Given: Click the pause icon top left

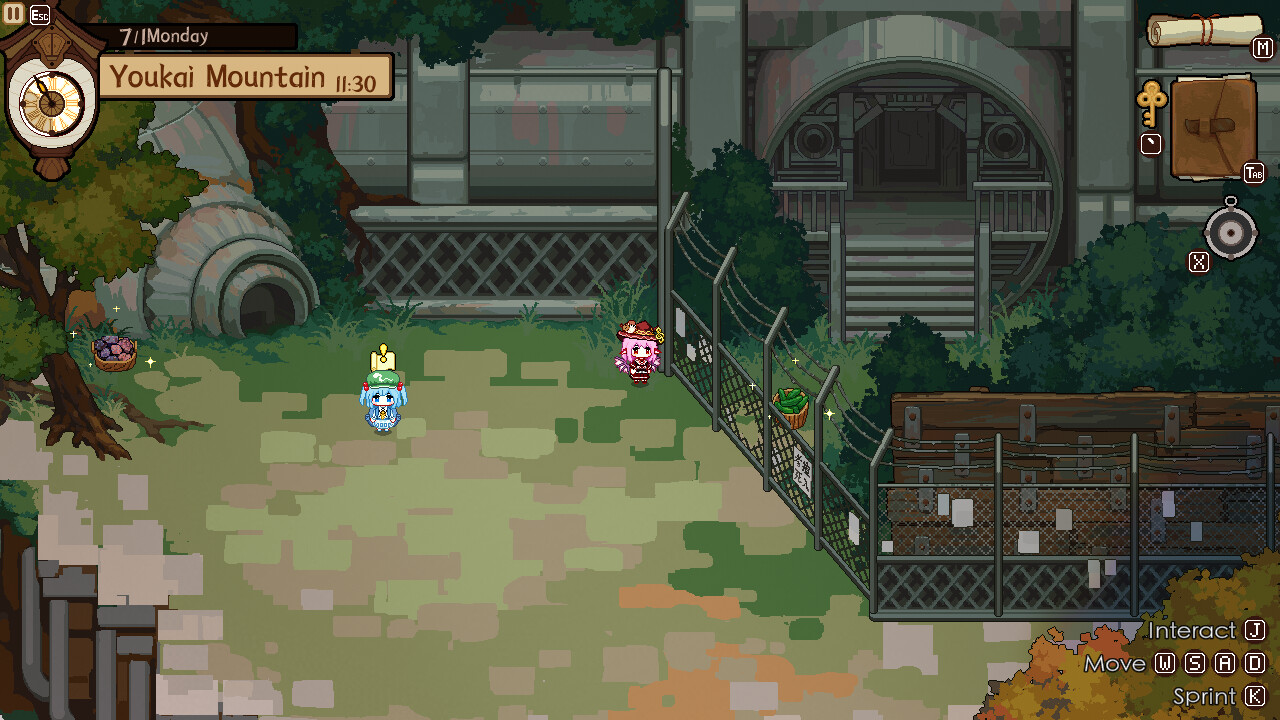Looking at the screenshot, I should (13, 13).
